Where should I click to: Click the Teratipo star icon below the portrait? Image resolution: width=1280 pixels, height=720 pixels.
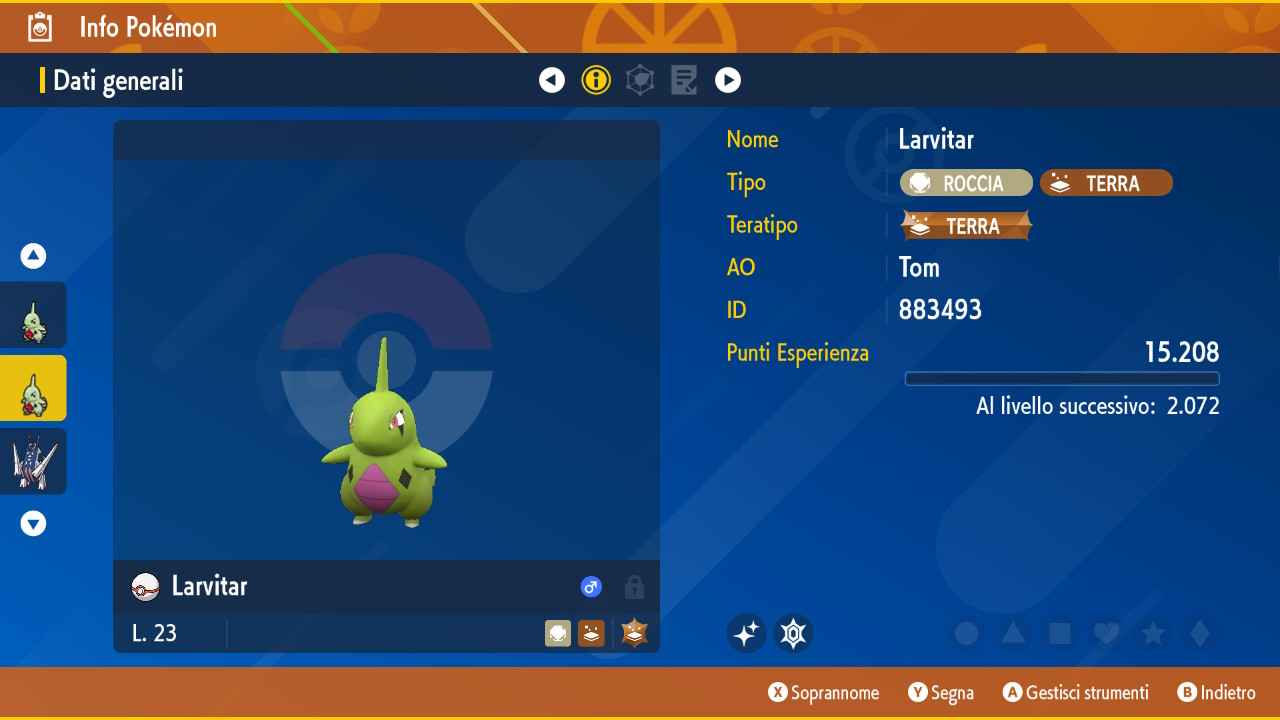[633, 632]
